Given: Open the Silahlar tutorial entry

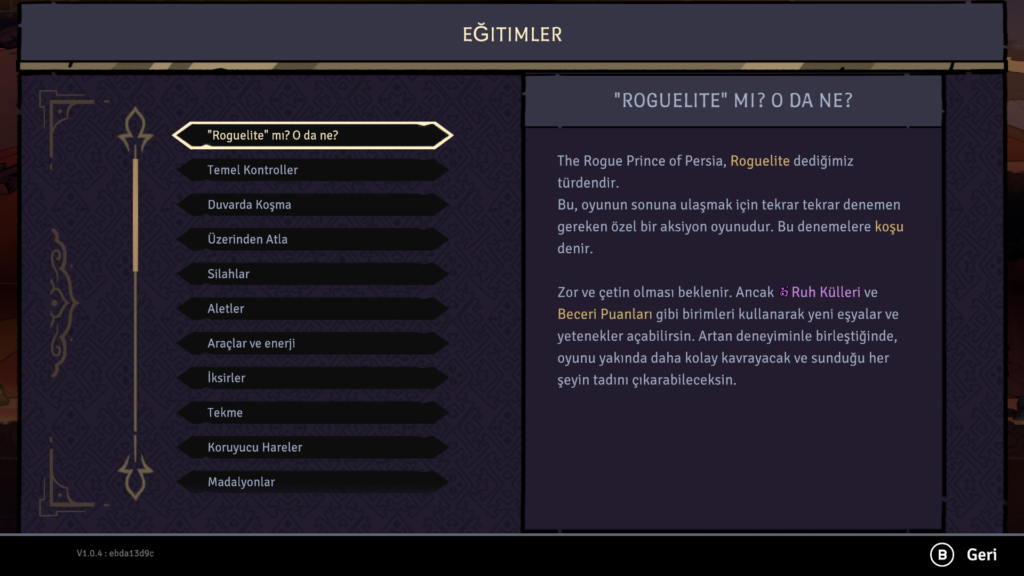Looking at the screenshot, I should 312,274.
